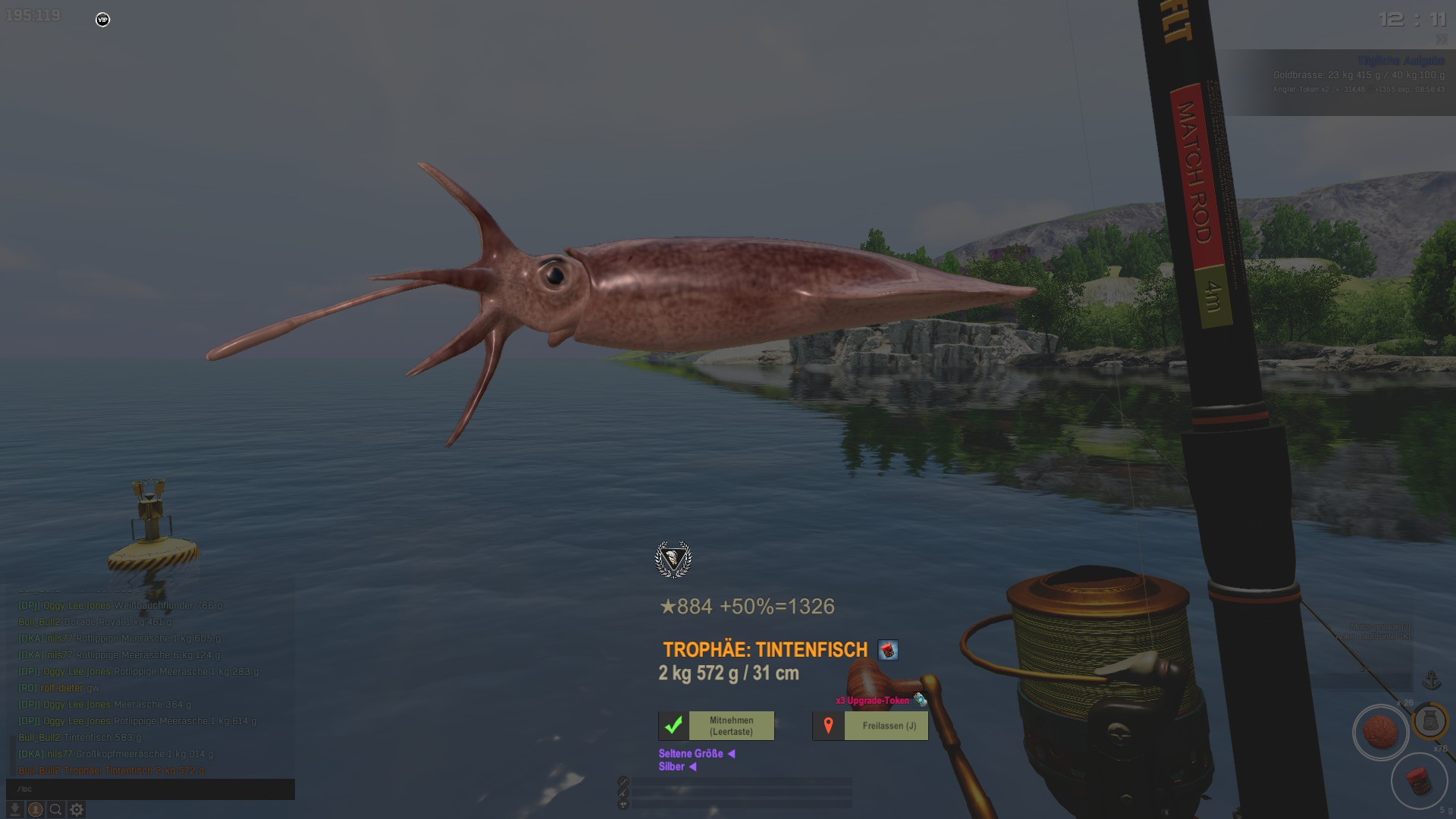Click the red bait icon beside the trophy title

tap(888, 650)
